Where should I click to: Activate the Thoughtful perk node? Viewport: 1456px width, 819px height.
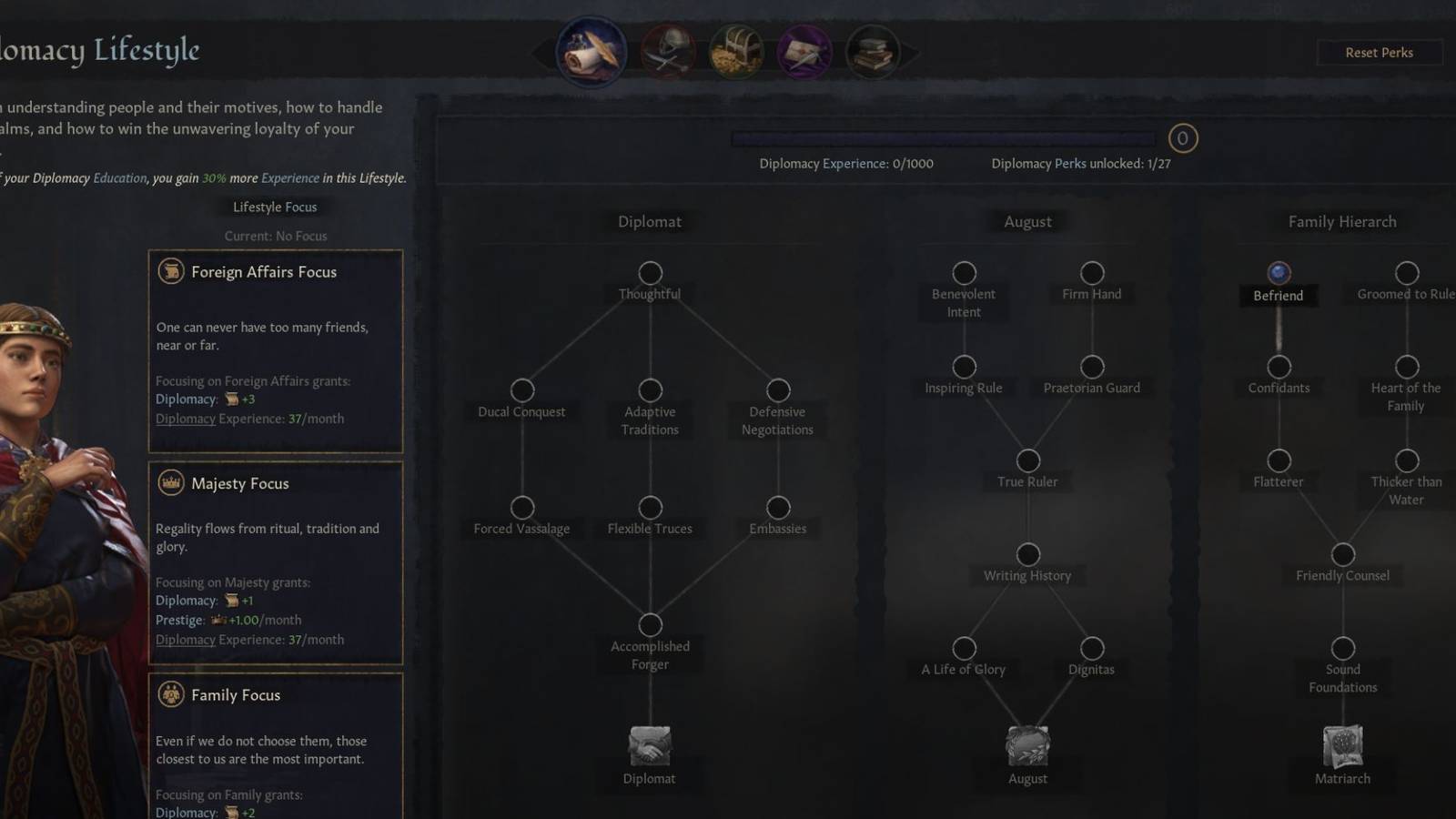(x=650, y=271)
